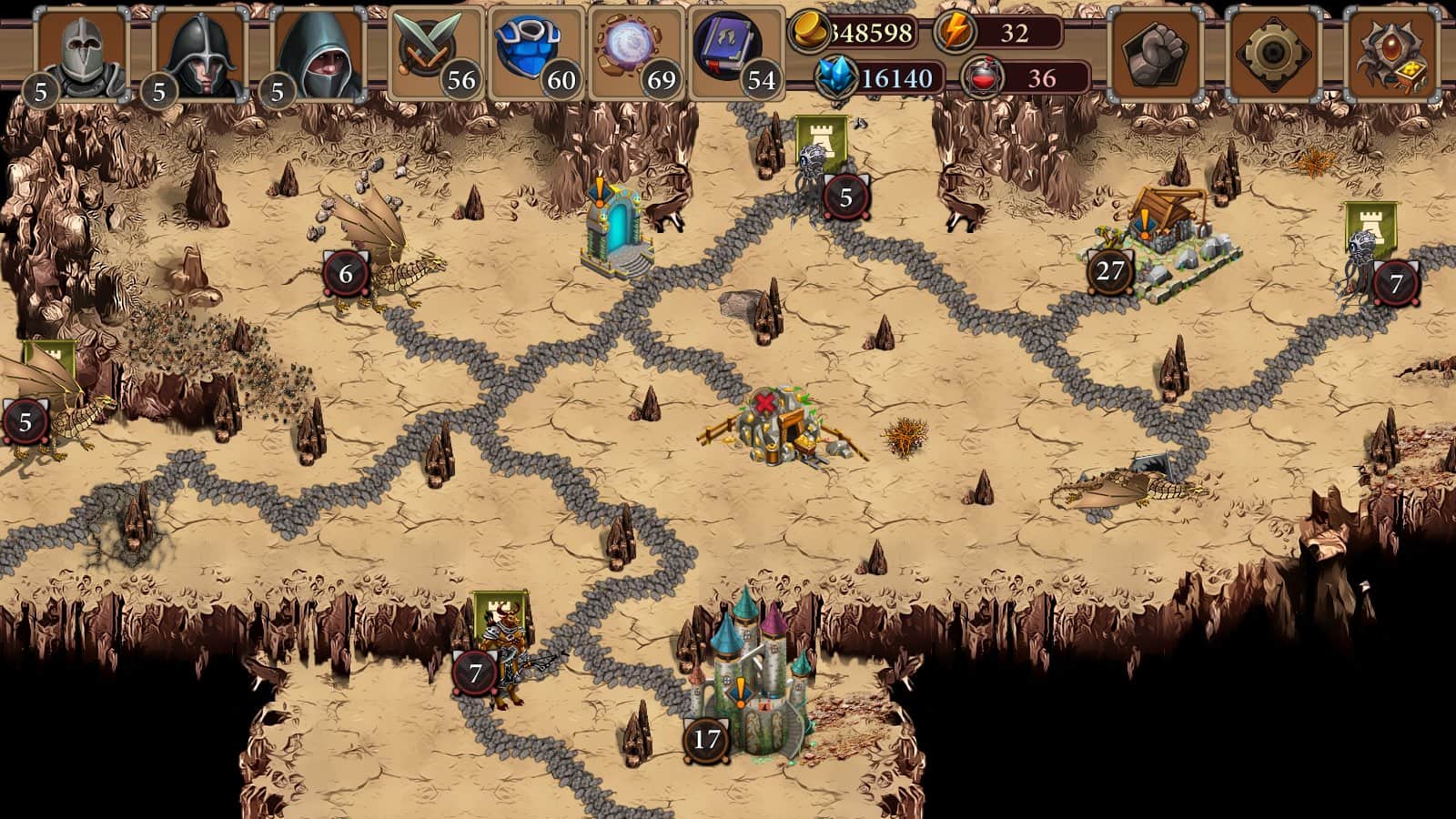Open the gear settings menu
This screenshot has width=1456, height=819.
point(1271,53)
